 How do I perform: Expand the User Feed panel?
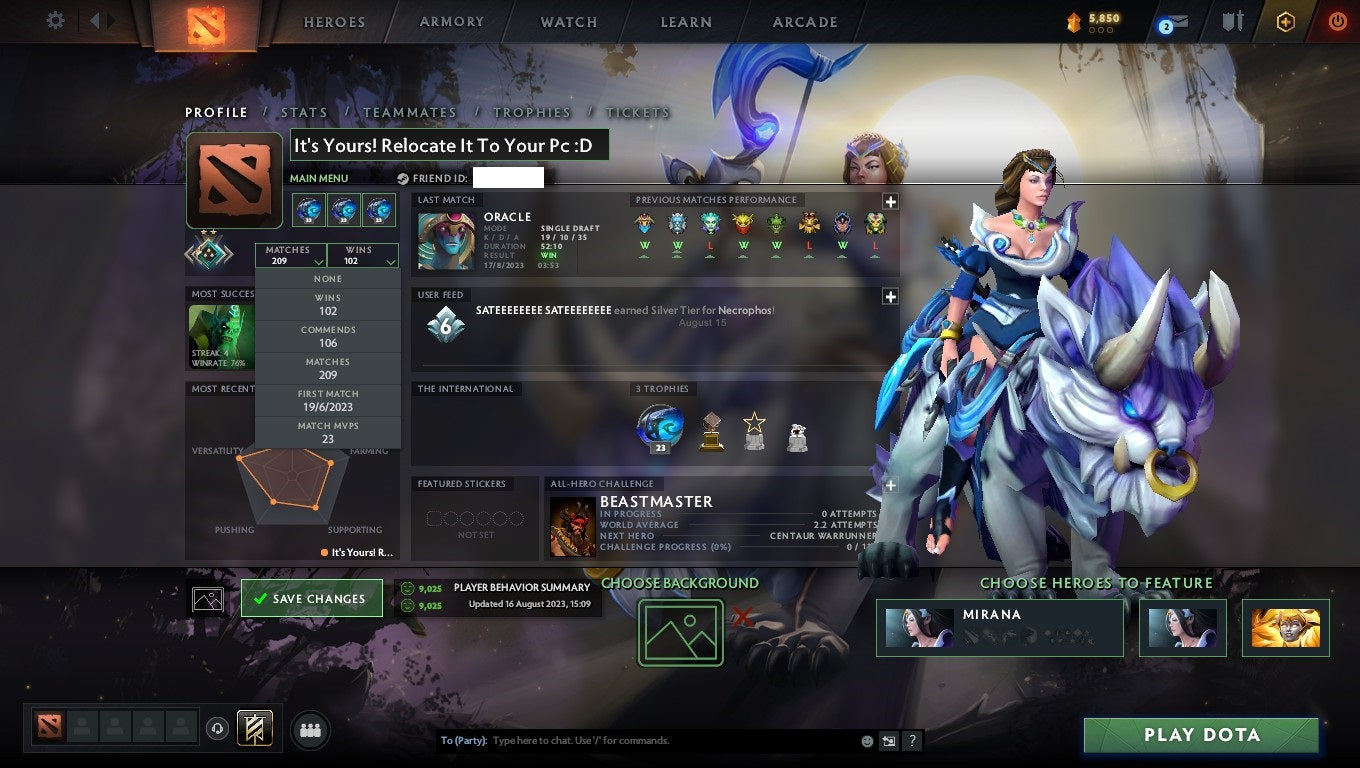889,296
